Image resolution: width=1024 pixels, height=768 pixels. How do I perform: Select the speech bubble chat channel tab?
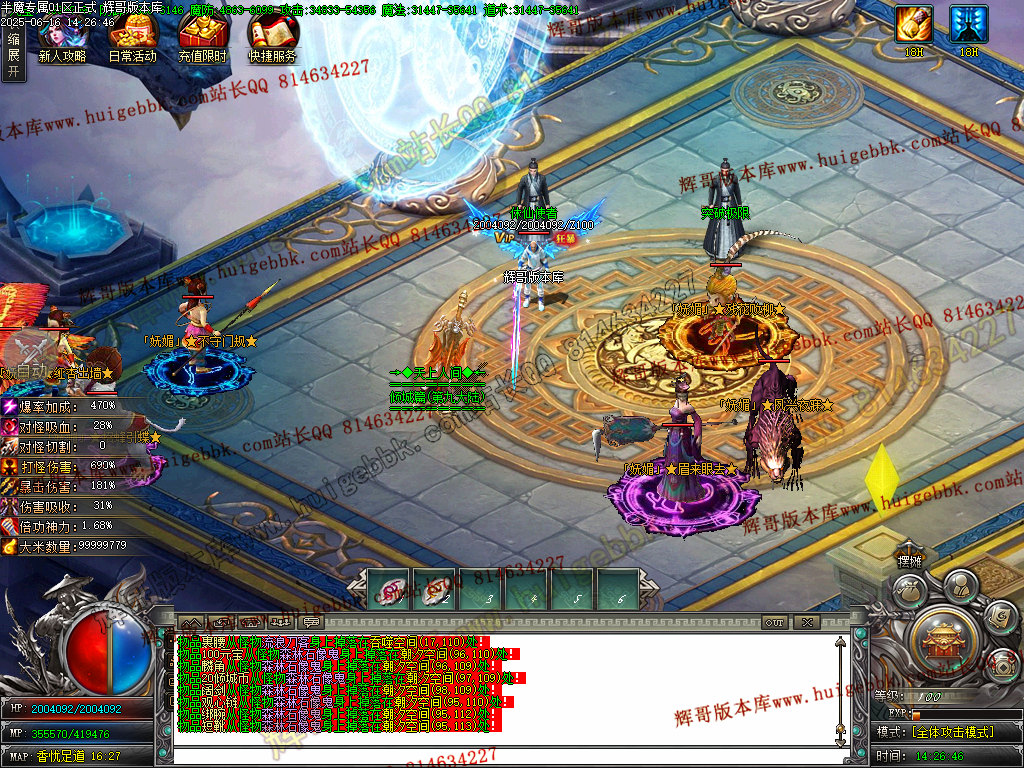tap(311, 622)
